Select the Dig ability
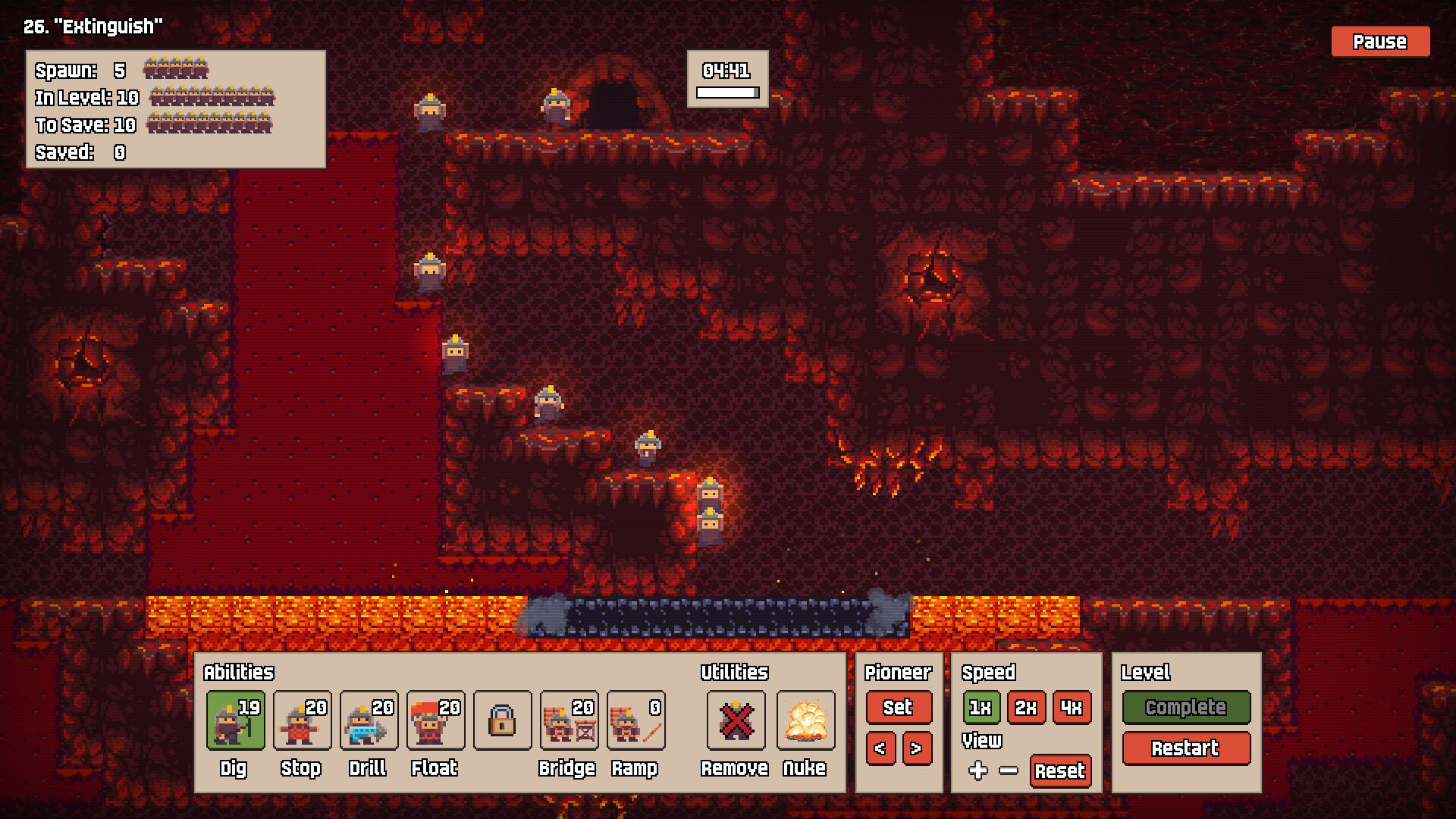 [235, 720]
